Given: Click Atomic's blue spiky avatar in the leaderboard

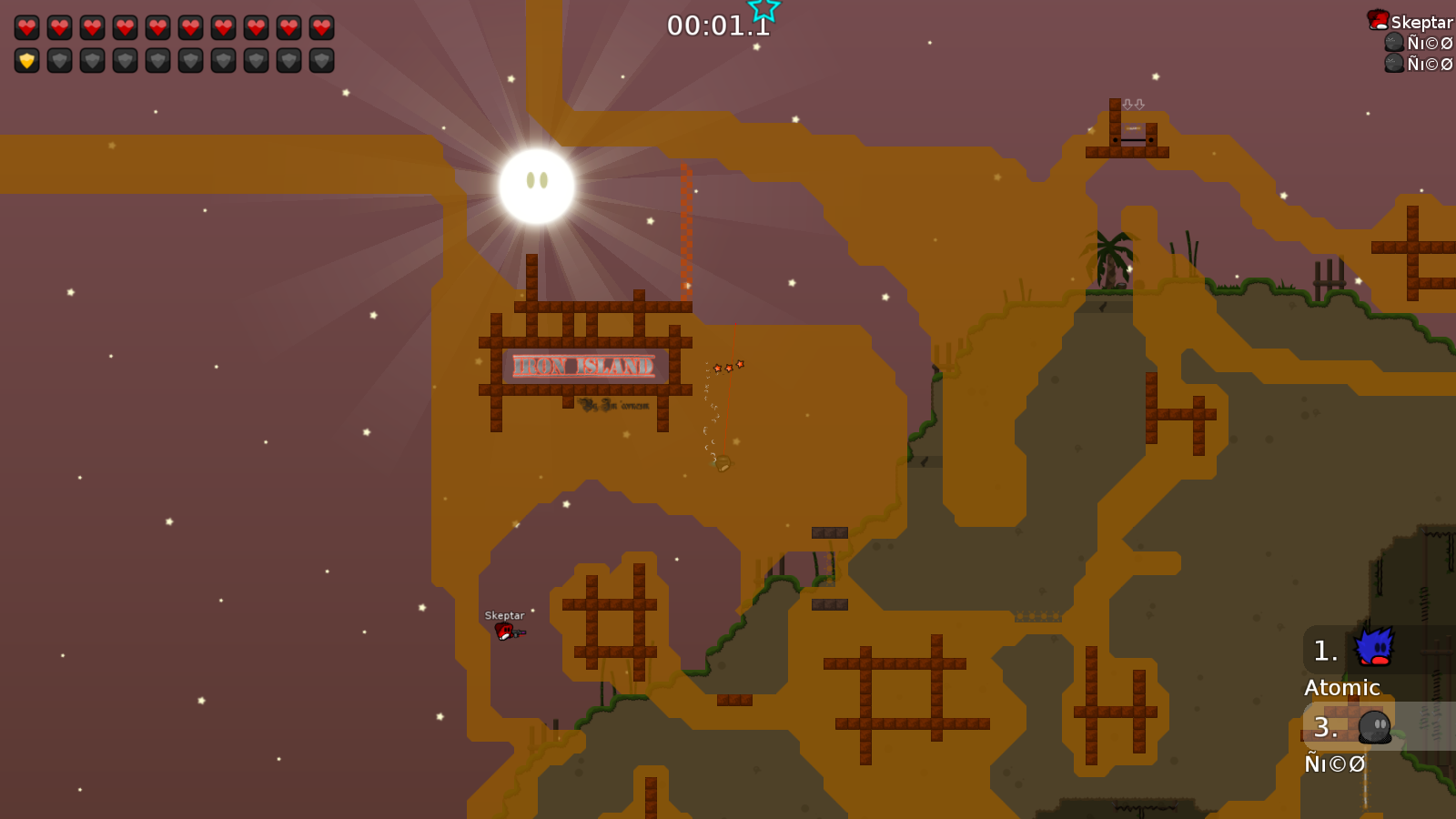Looking at the screenshot, I should coord(1377,647).
